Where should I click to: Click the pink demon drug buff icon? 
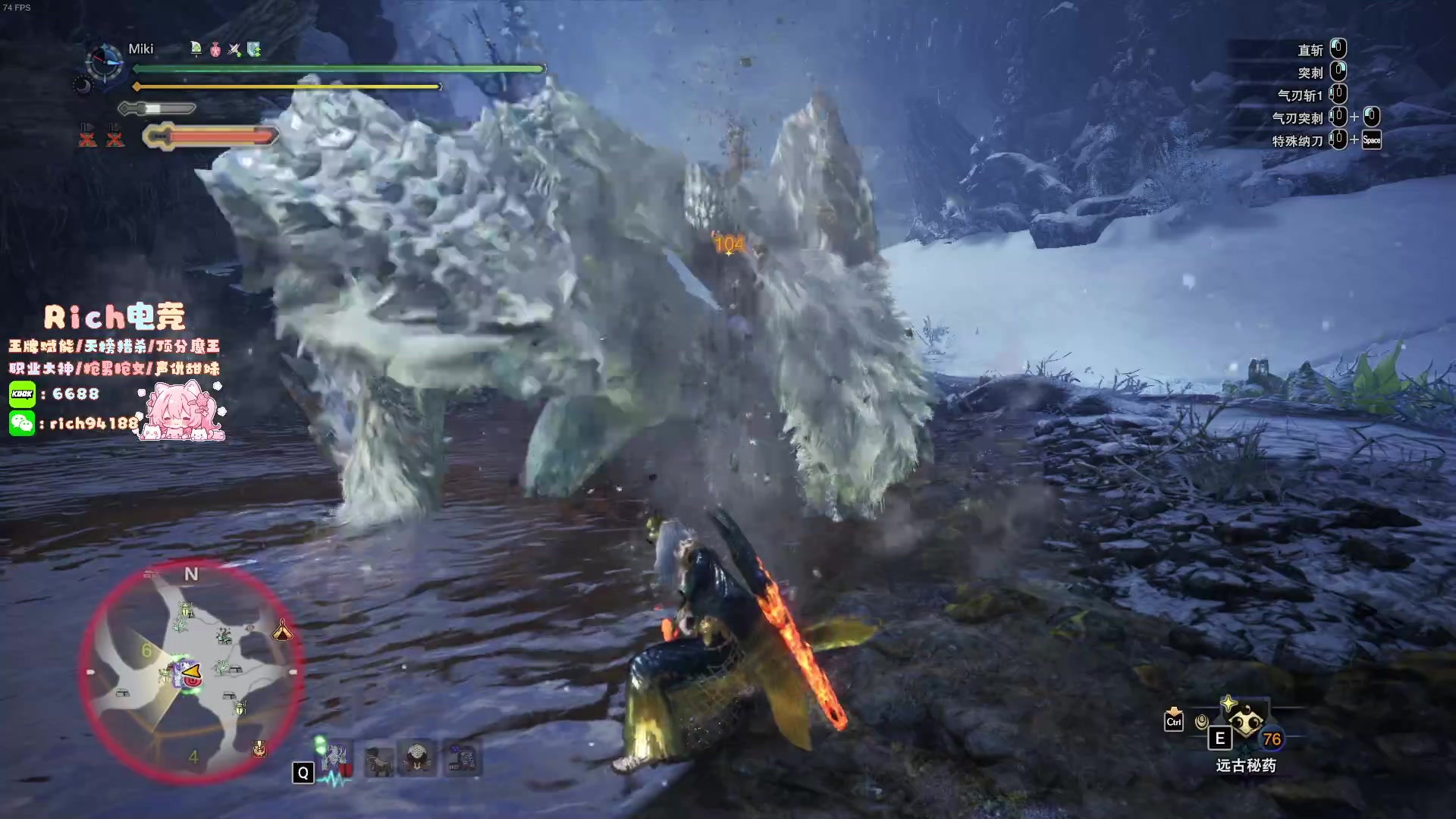(x=215, y=49)
